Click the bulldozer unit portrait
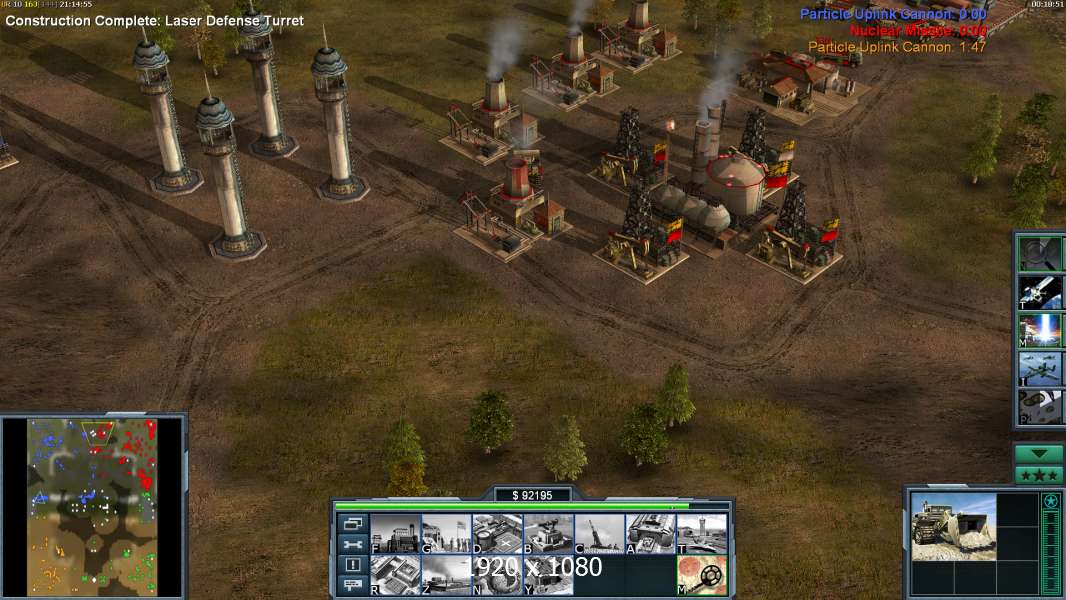 pos(953,526)
